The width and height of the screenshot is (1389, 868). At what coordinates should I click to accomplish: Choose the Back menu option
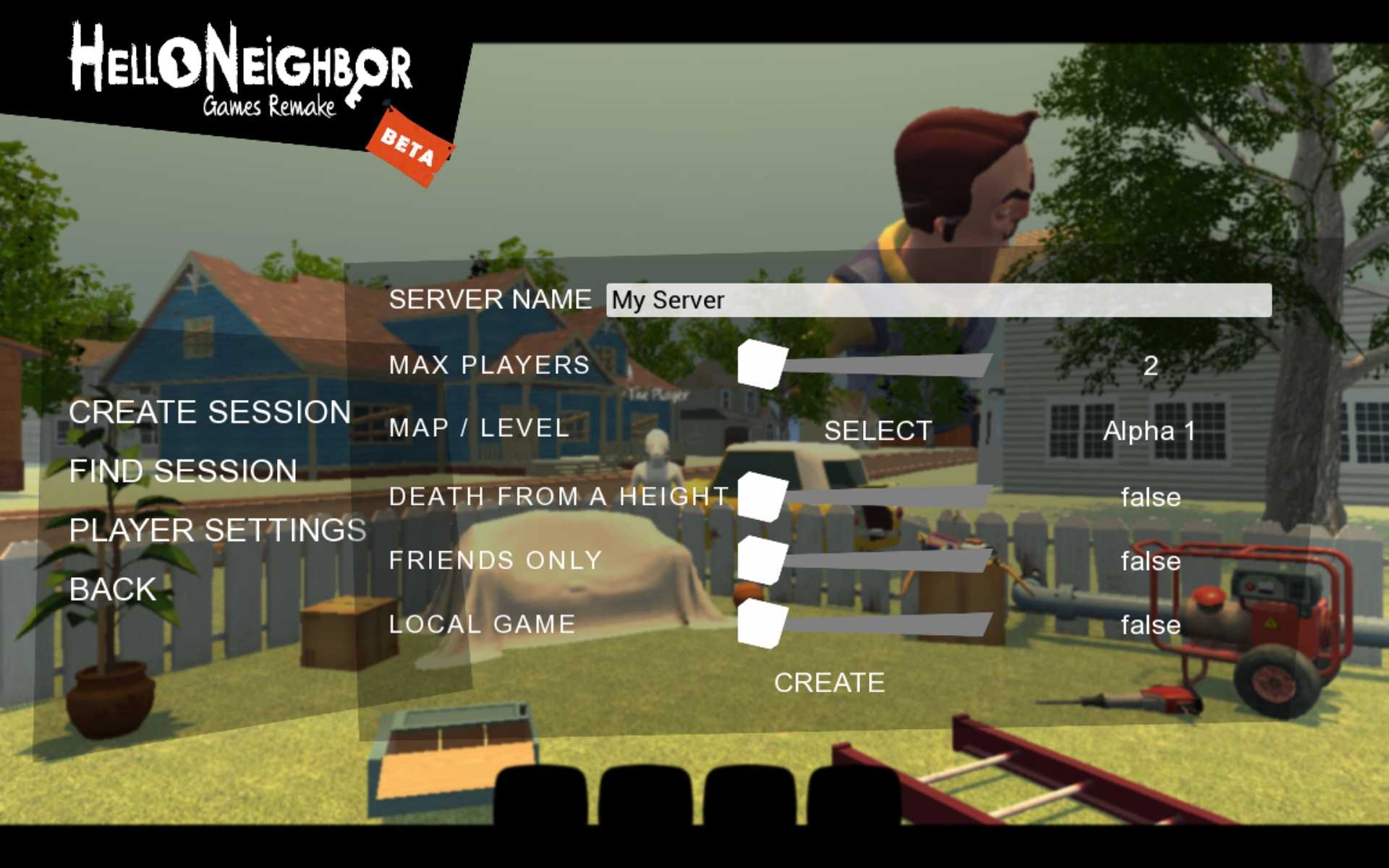113,590
